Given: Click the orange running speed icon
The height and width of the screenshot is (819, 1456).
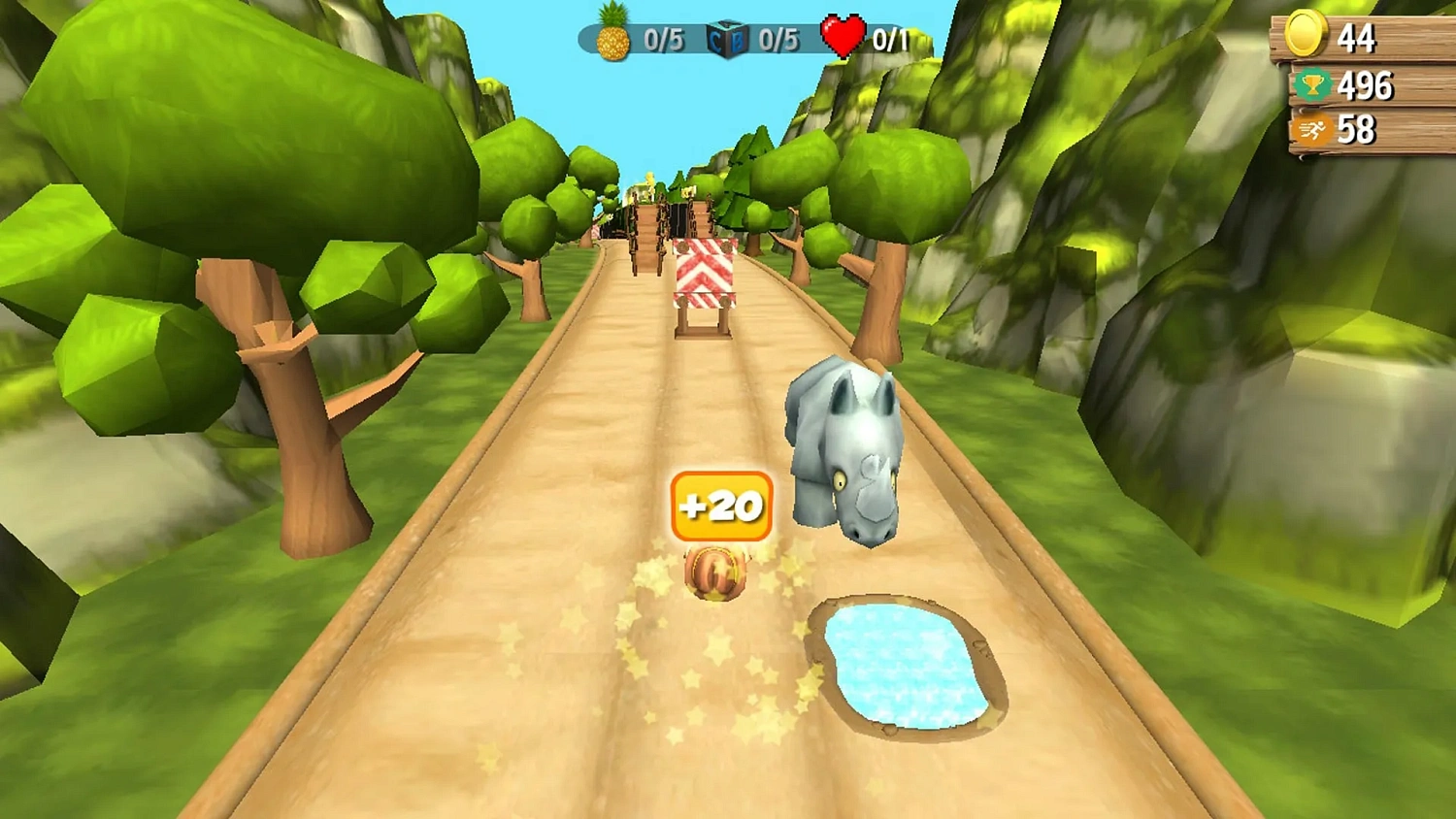Looking at the screenshot, I should pyautogui.click(x=1310, y=129).
